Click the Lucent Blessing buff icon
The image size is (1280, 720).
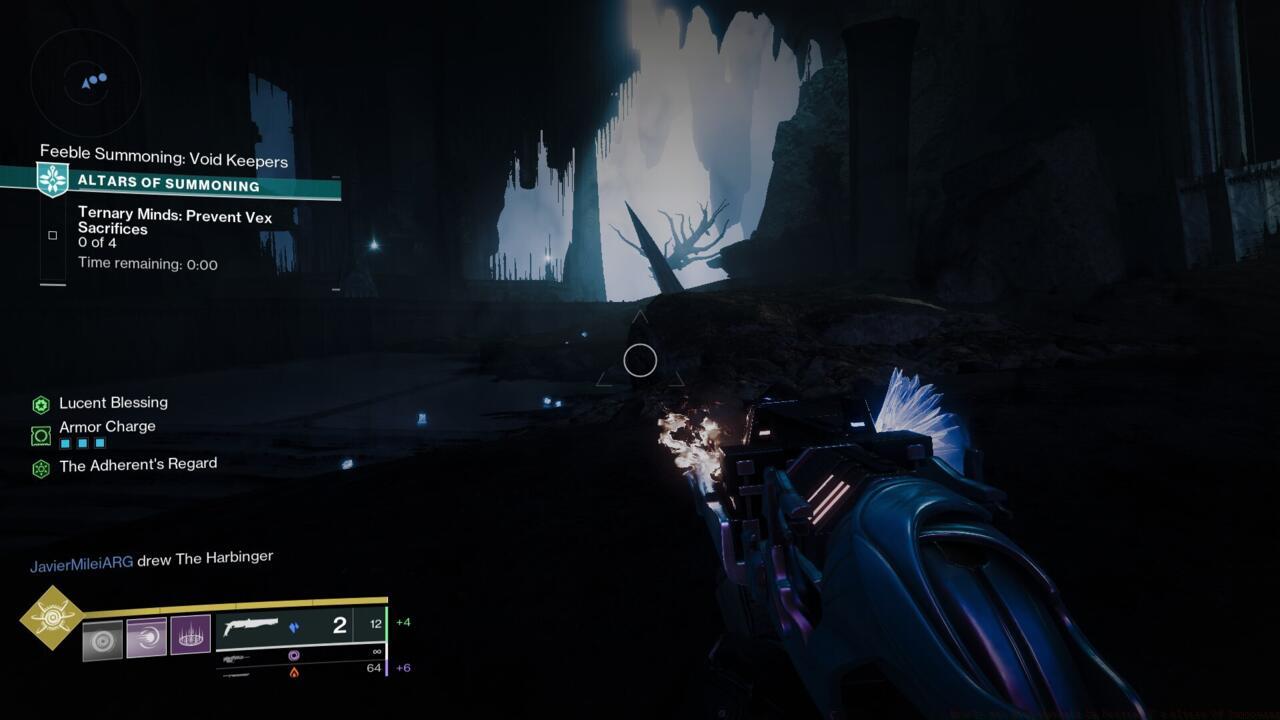[x=43, y=402]
